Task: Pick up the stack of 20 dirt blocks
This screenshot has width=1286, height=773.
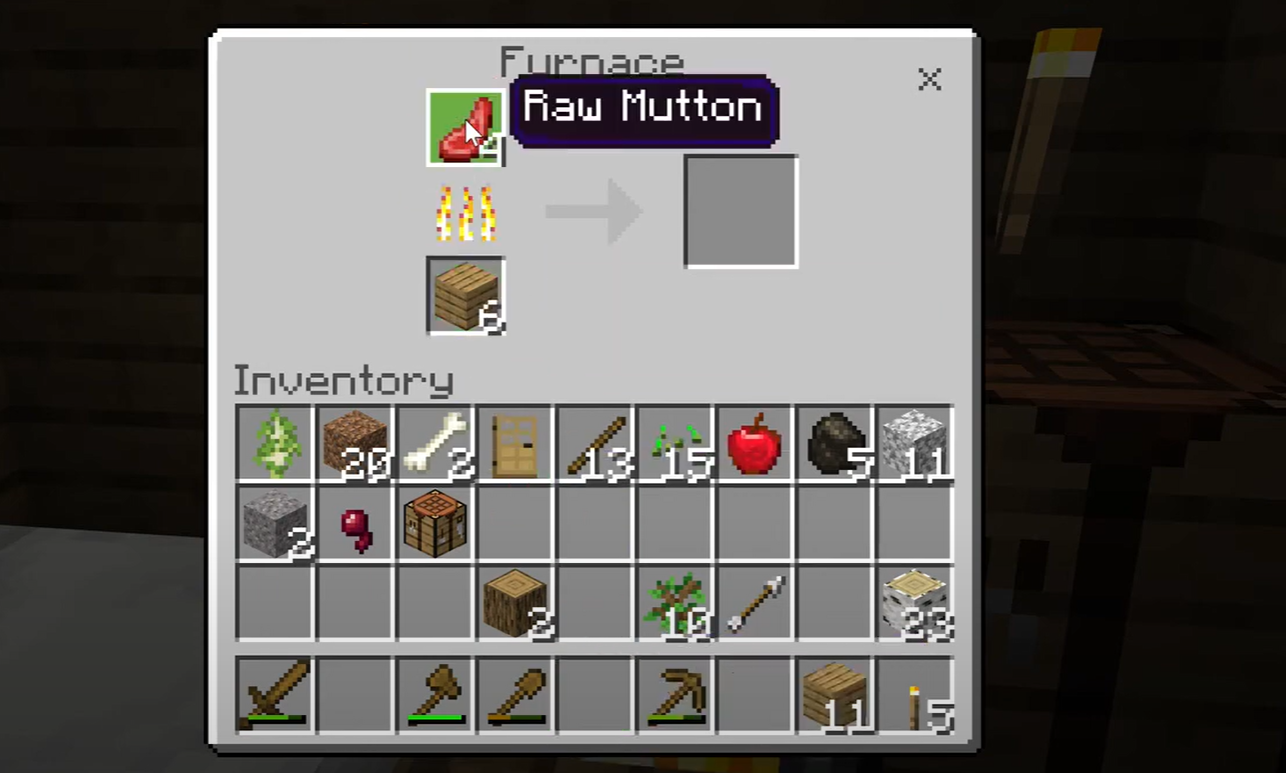Action: pyautogui.click(x=355, y=443)
